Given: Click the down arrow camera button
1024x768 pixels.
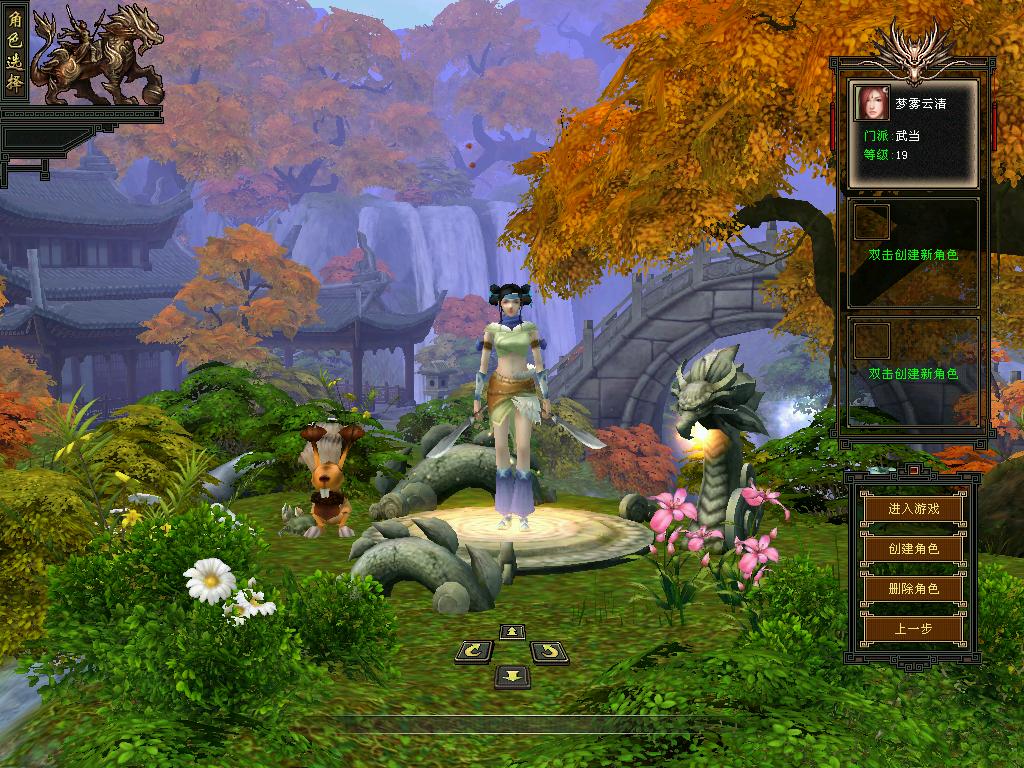Looking at the screenshot, I should click(x=512, y=677).
